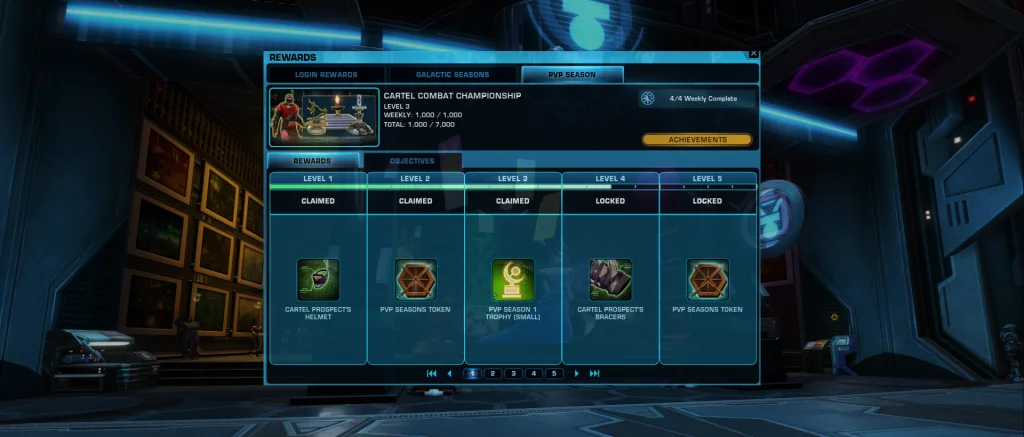
Task: Go to rewards page 3
Action: [x=513, y=373]
